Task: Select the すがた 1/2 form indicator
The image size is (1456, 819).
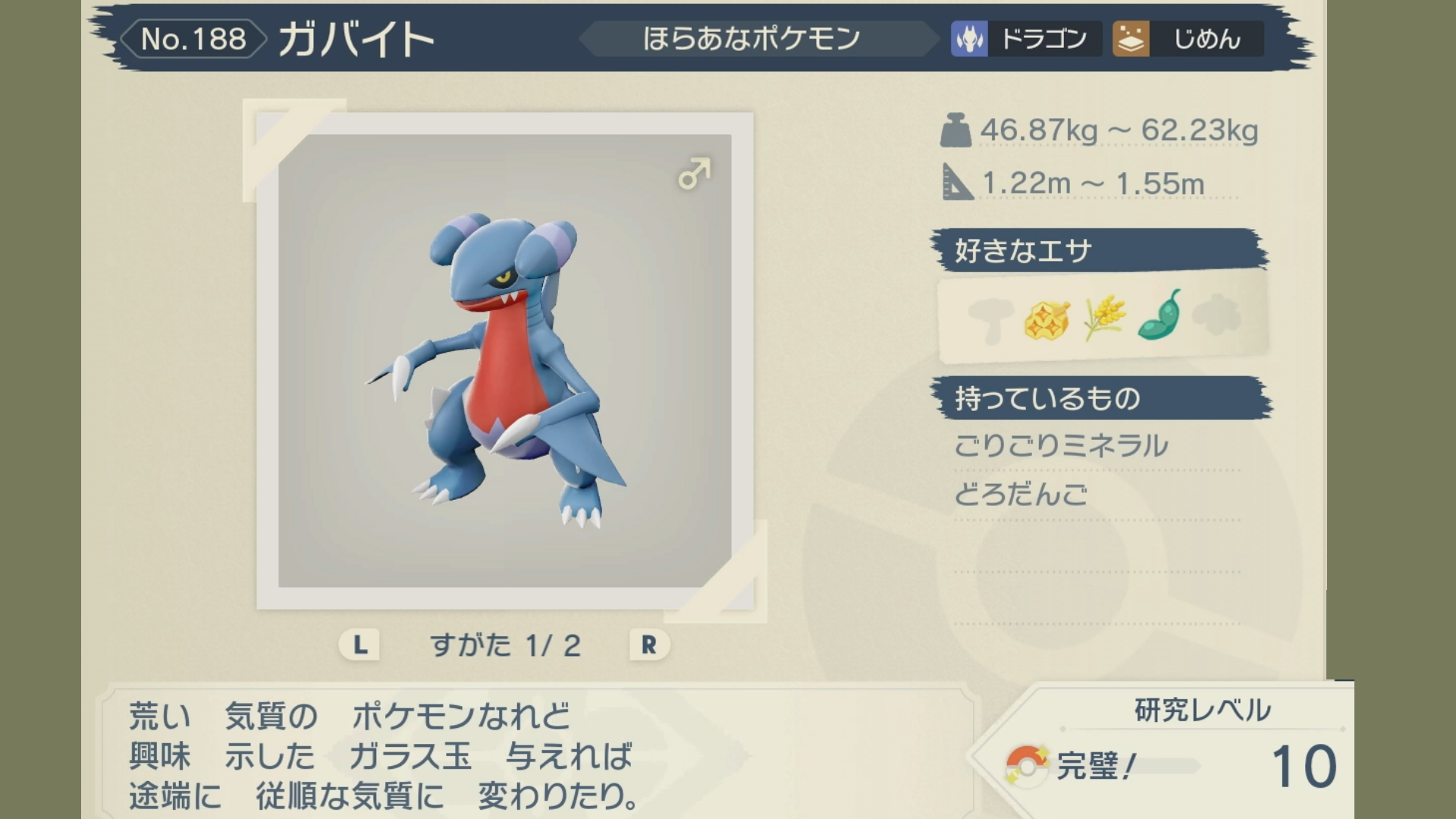Action: point(505,645)
